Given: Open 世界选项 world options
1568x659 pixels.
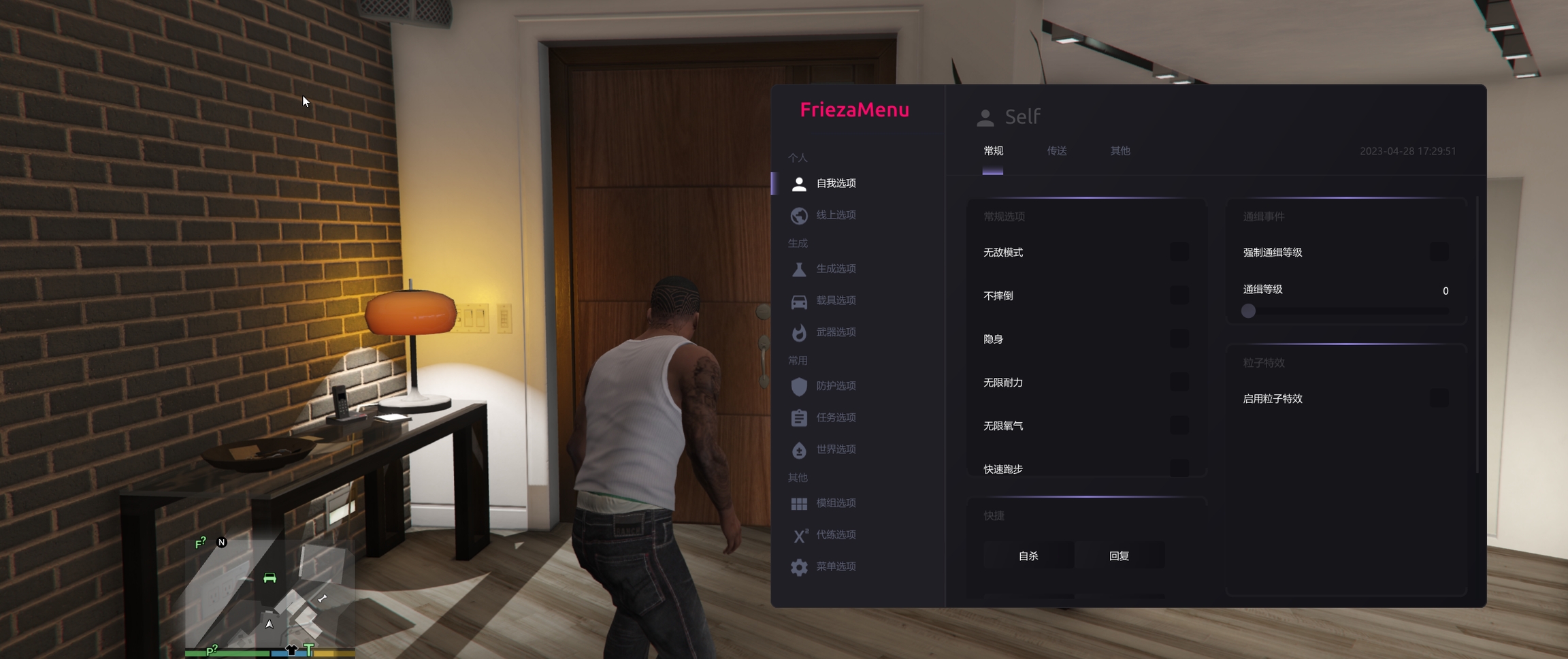Looking at the screenshot, I should (835, 449).
